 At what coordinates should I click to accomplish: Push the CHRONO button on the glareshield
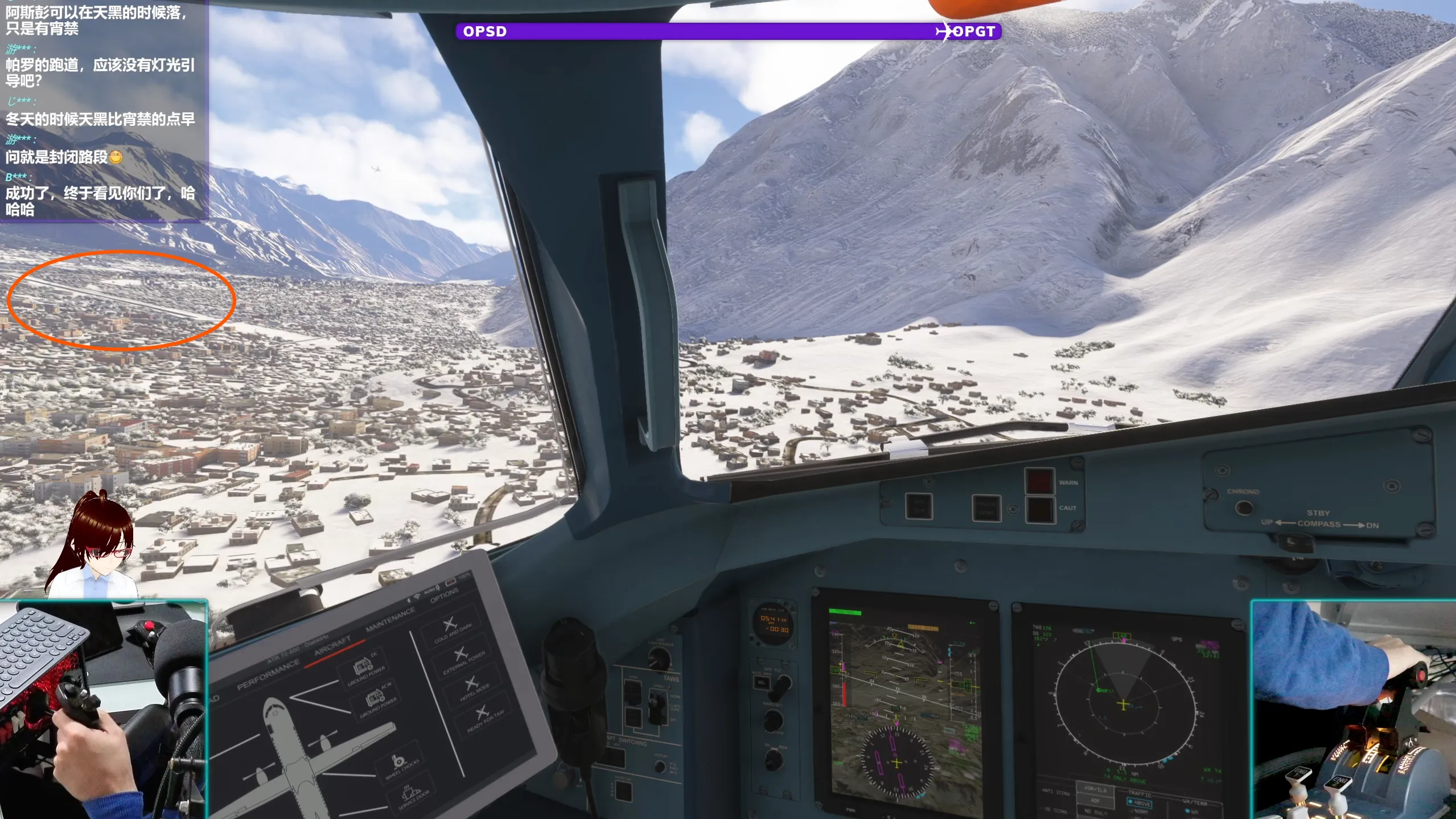click(x=1243, y=507)
